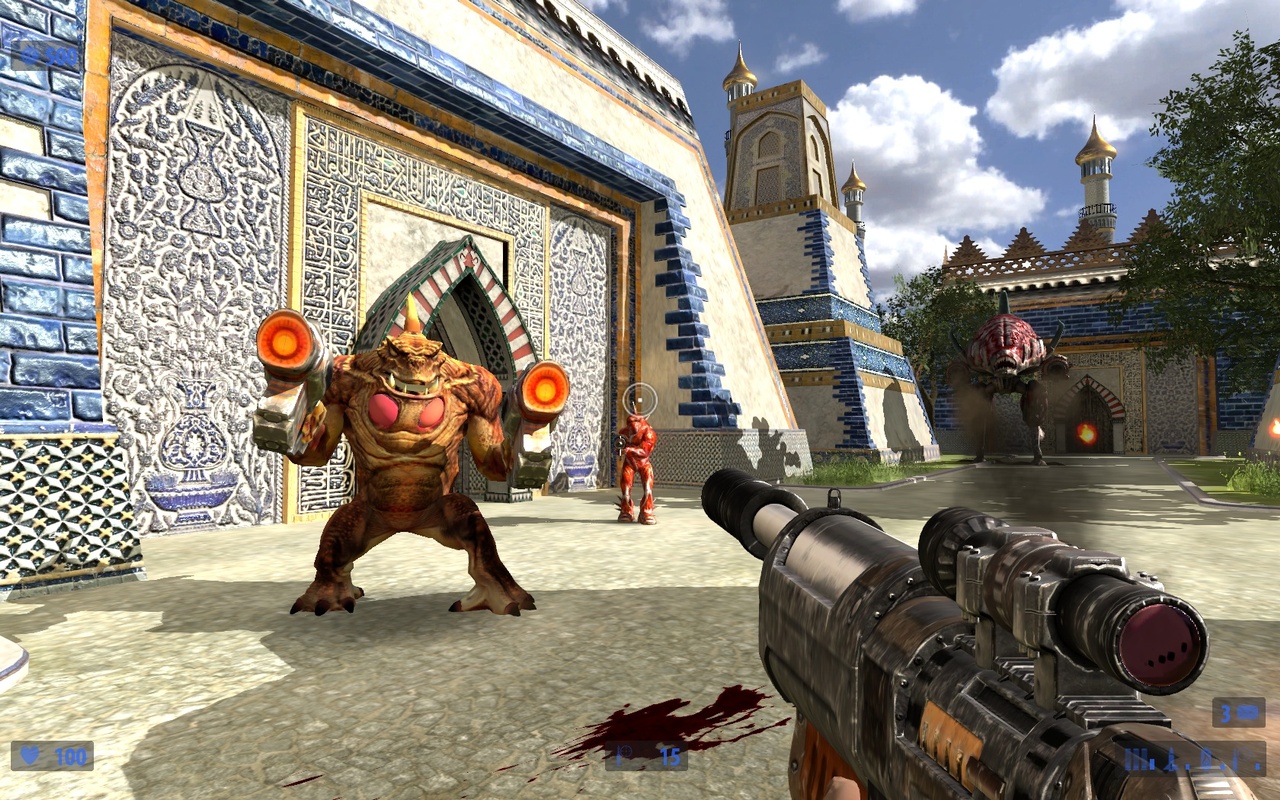1280x800 pixels.
Task: Click the ammo count 15 display
Action: (670, 755)
